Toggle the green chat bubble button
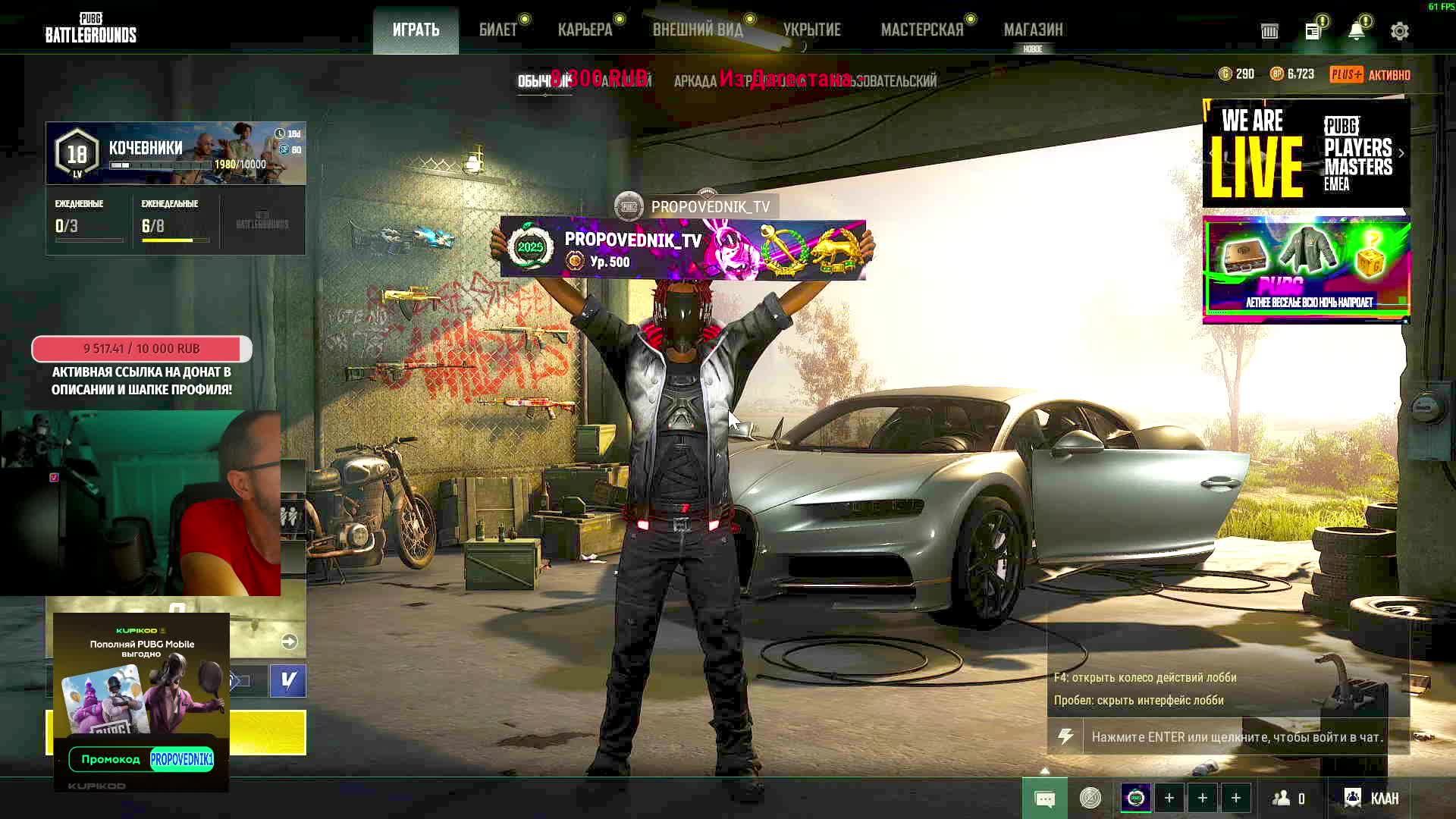 click(1044, 799)
